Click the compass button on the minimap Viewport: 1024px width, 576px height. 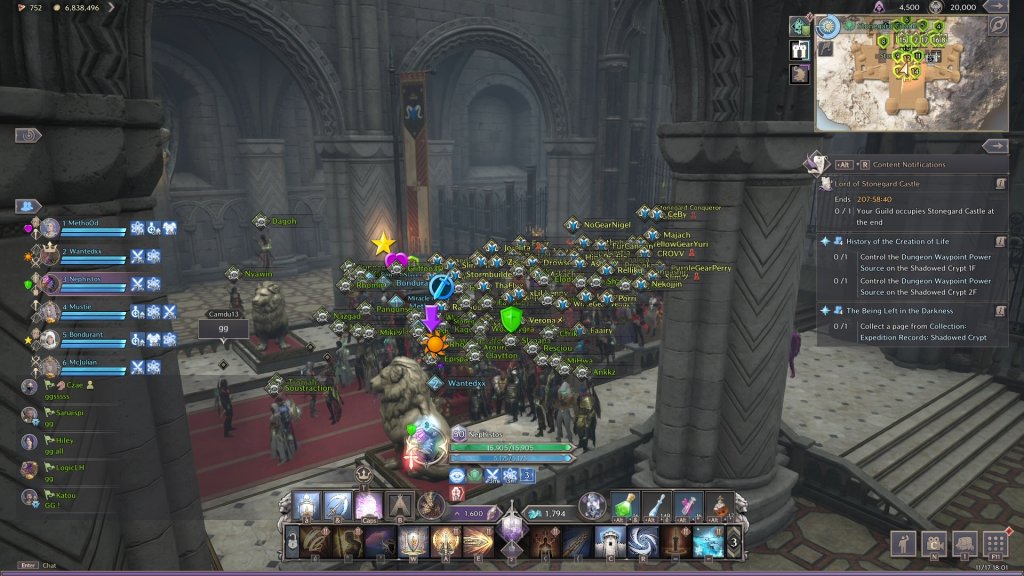tap(997, 26)
